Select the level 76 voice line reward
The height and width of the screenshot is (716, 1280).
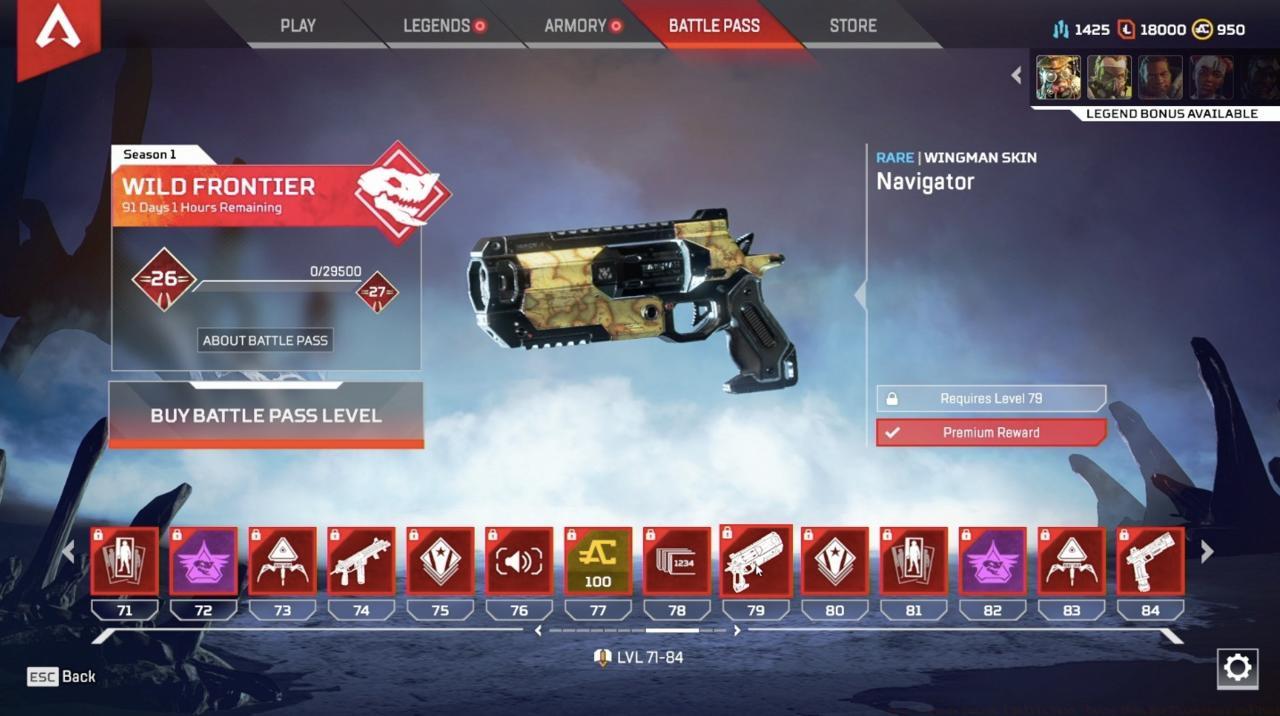[x=519, y=562]
